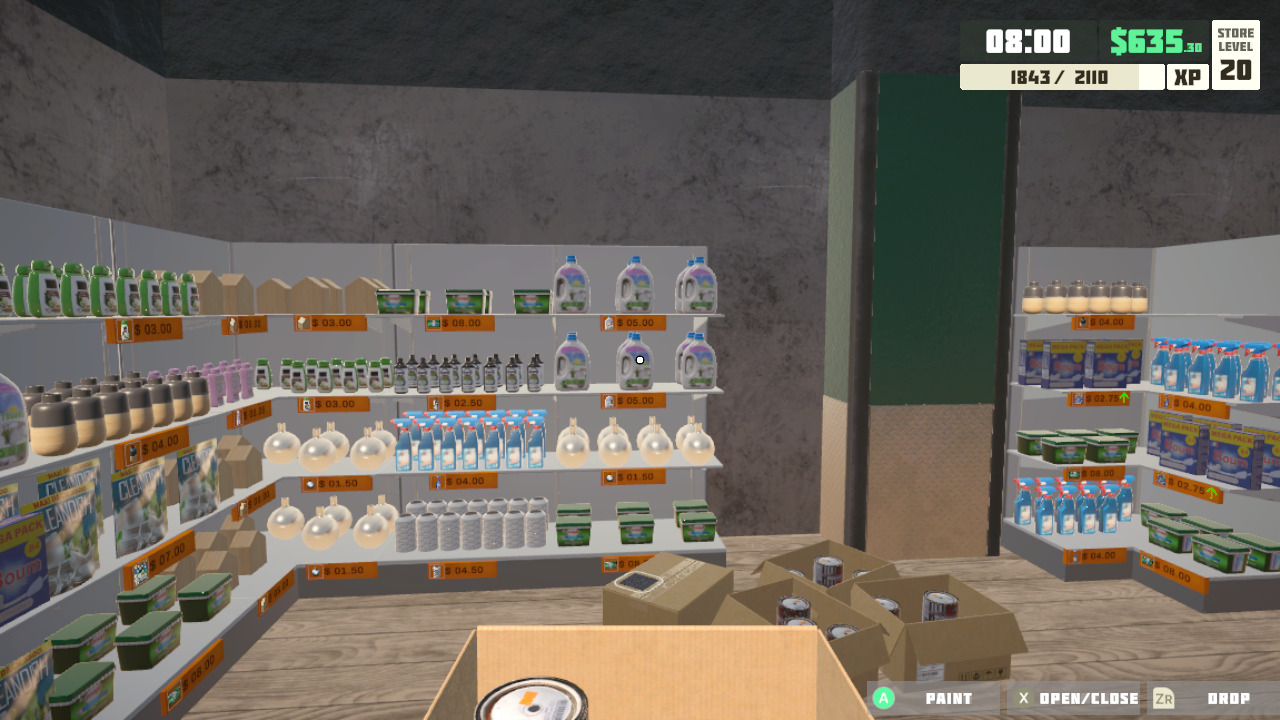Click the spray bottle icon on the $04.00 tag

point(438,480)
